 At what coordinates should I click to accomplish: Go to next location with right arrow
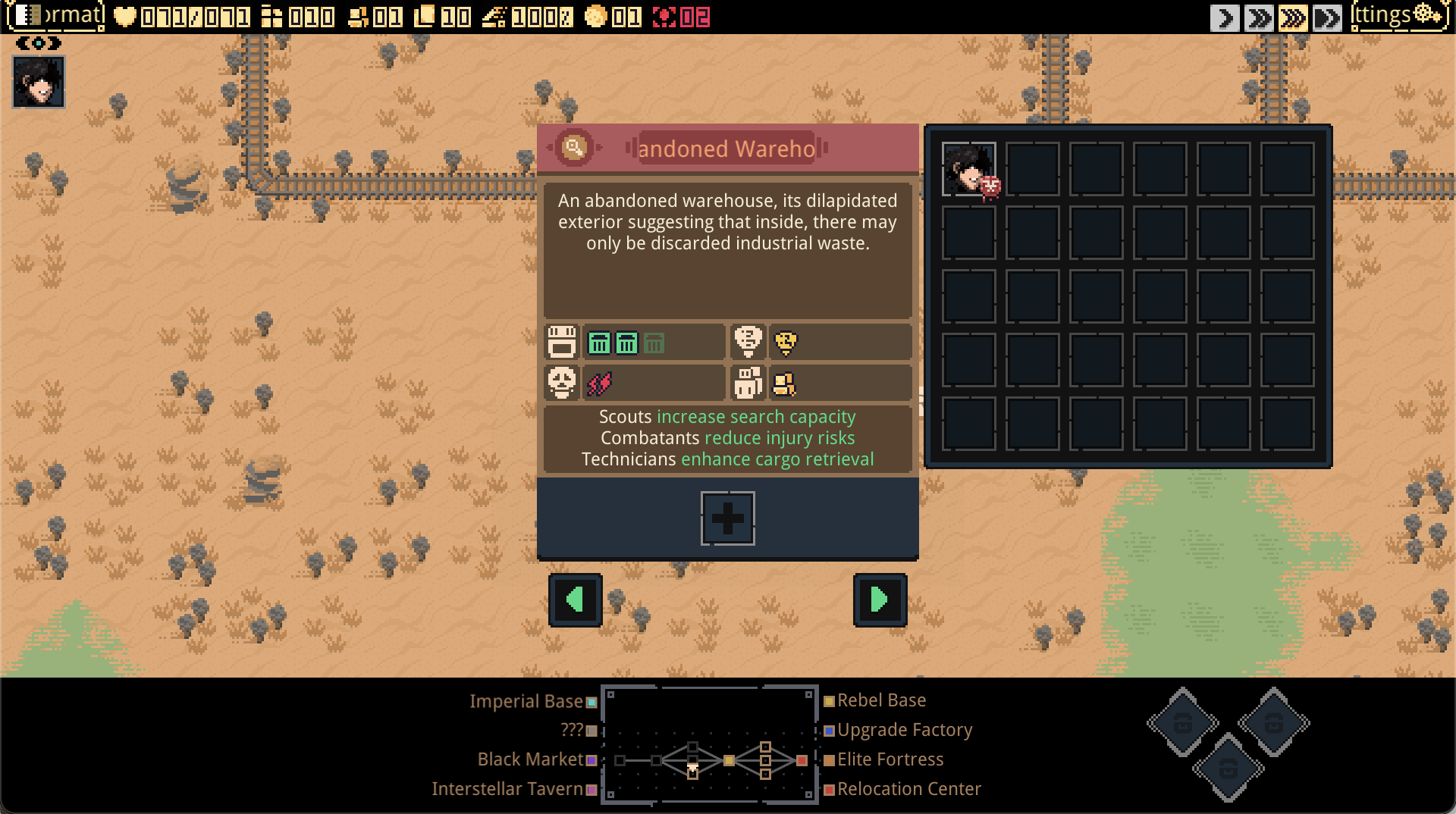(880, 600)
